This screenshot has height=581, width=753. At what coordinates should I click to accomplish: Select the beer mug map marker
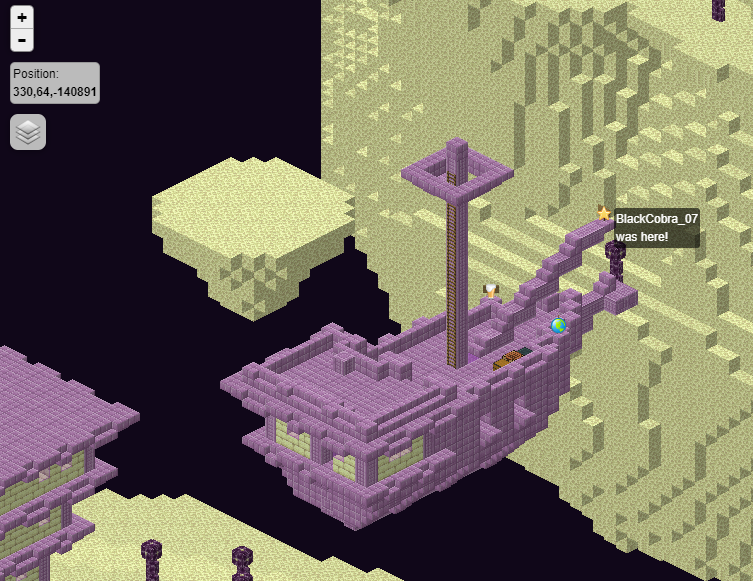tap(490, 290)
